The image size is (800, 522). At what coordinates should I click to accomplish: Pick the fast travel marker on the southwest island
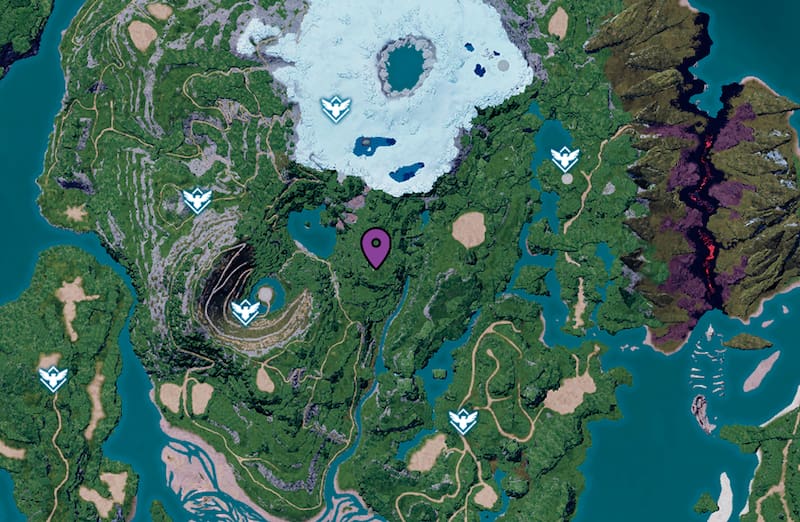53,378
